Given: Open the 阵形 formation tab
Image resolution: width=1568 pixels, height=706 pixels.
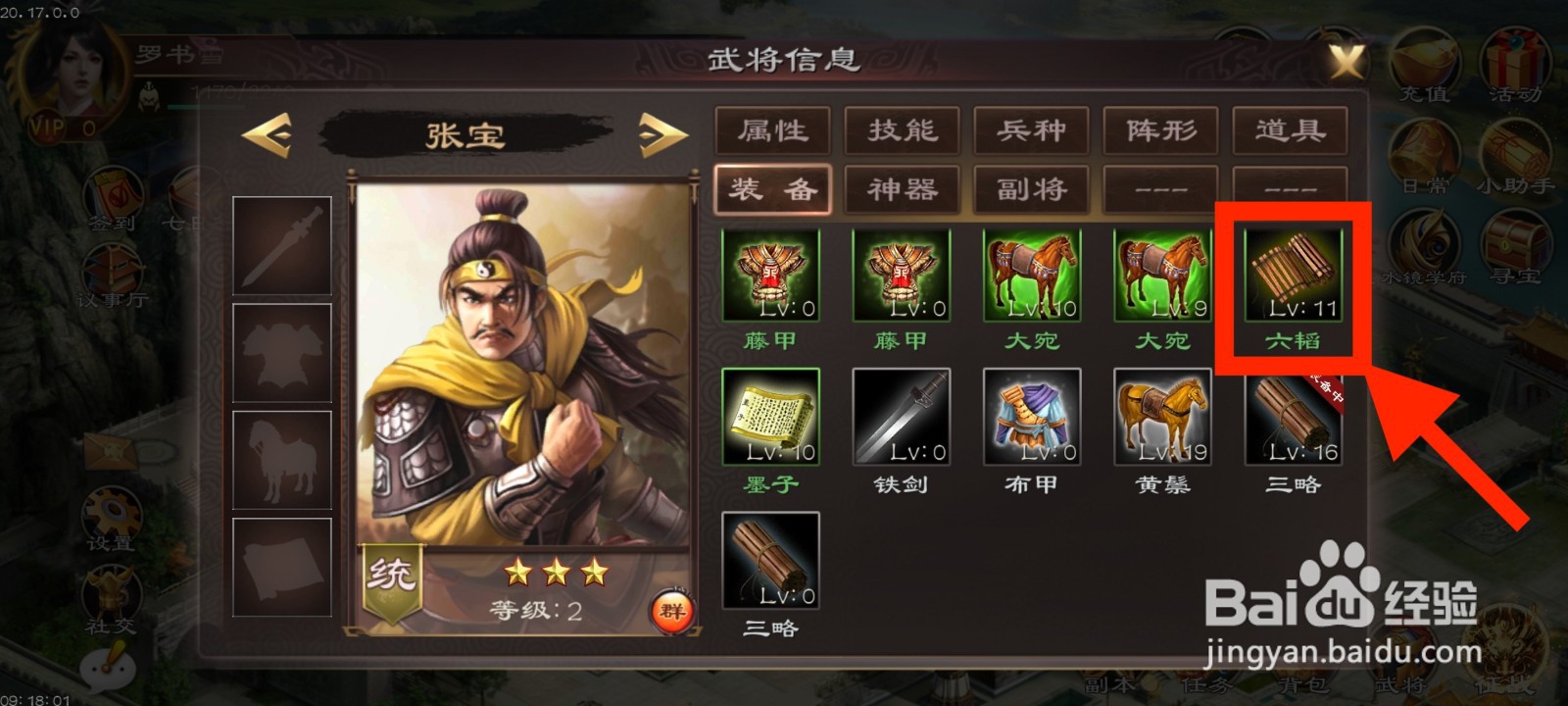Looking at the screenshot, I should tap(1161, 130).
